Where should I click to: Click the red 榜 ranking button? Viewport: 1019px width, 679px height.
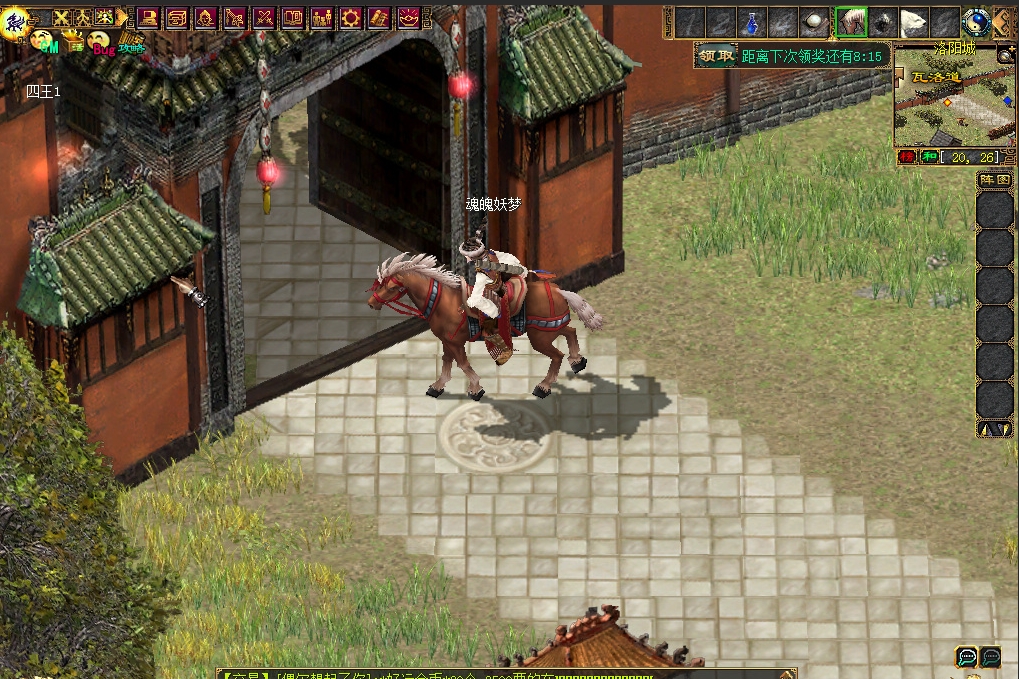906,157
